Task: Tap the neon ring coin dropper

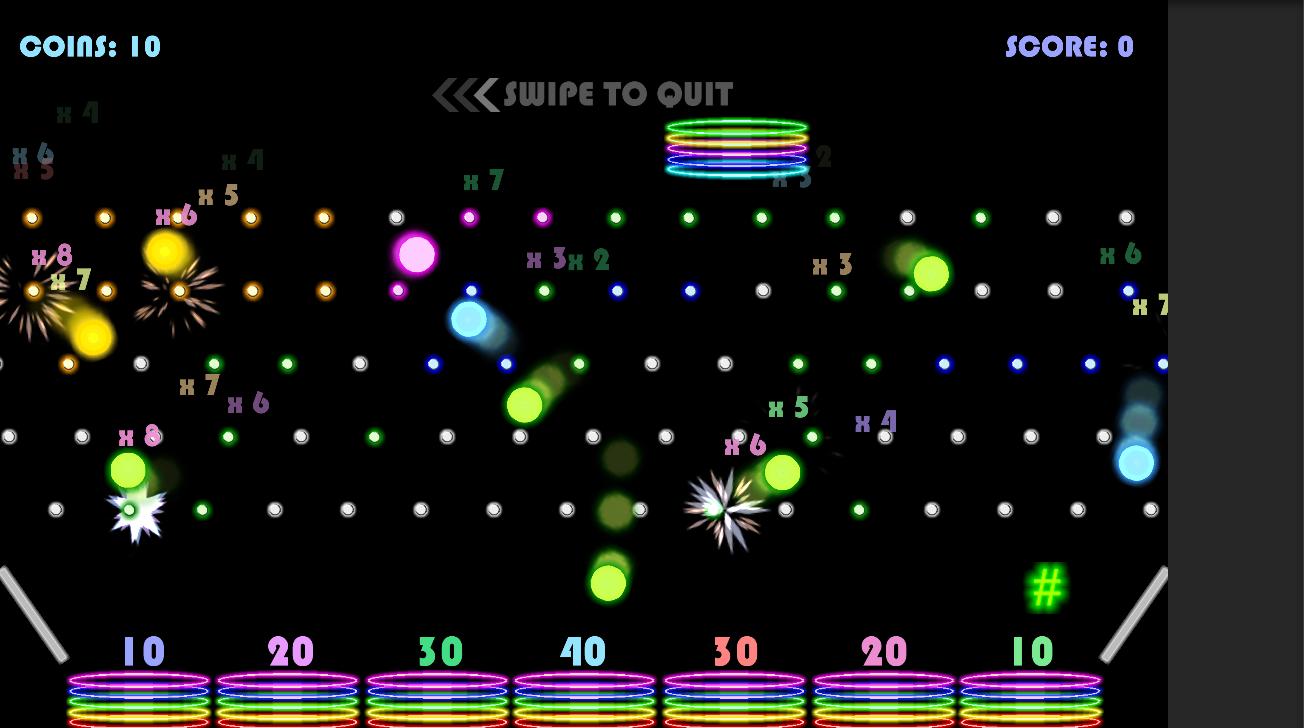Action: pos(737,148)
